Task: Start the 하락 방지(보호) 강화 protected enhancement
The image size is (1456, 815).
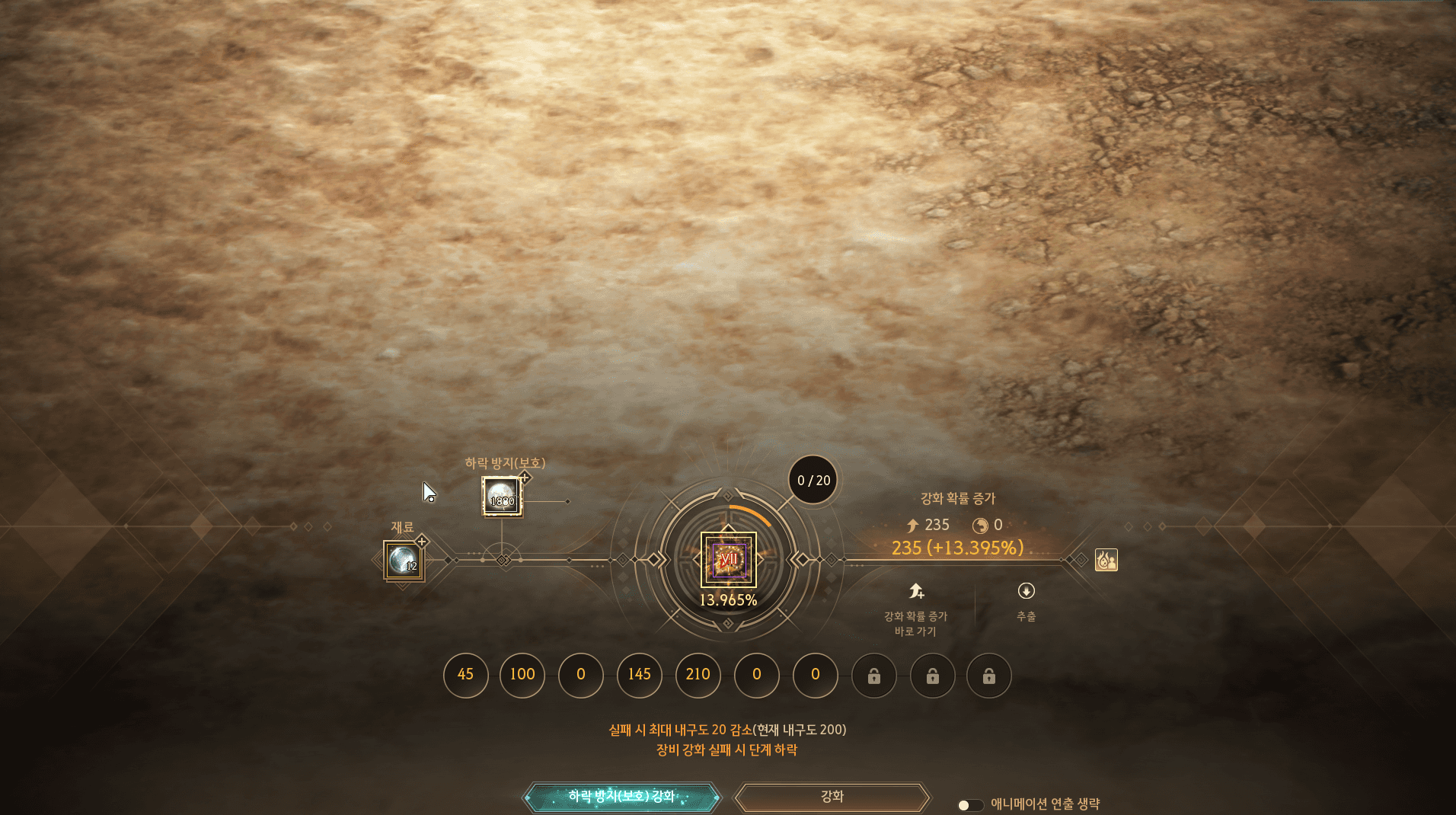Action: (x=621, y=797)
